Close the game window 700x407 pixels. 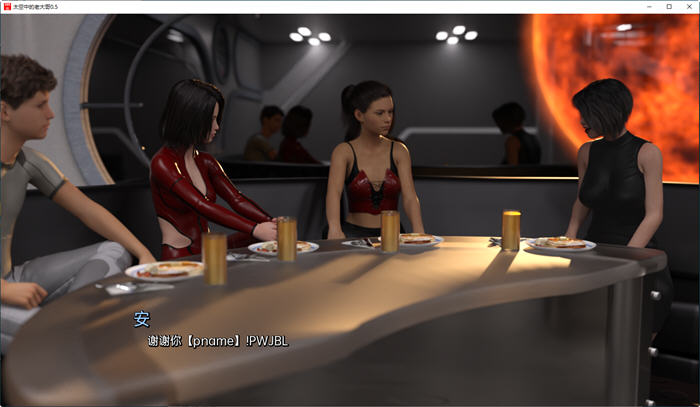(688, 6)
